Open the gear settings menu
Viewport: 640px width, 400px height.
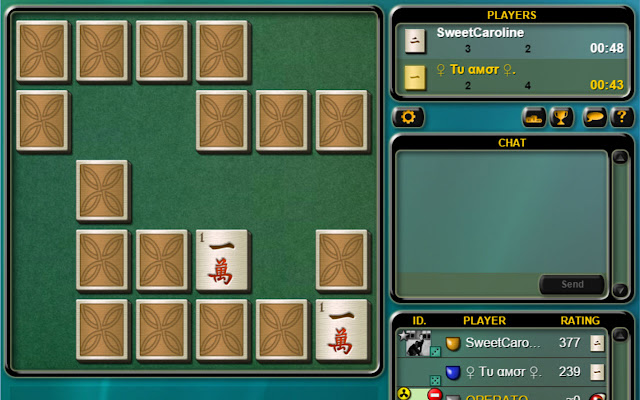click(x=407, y=117)
